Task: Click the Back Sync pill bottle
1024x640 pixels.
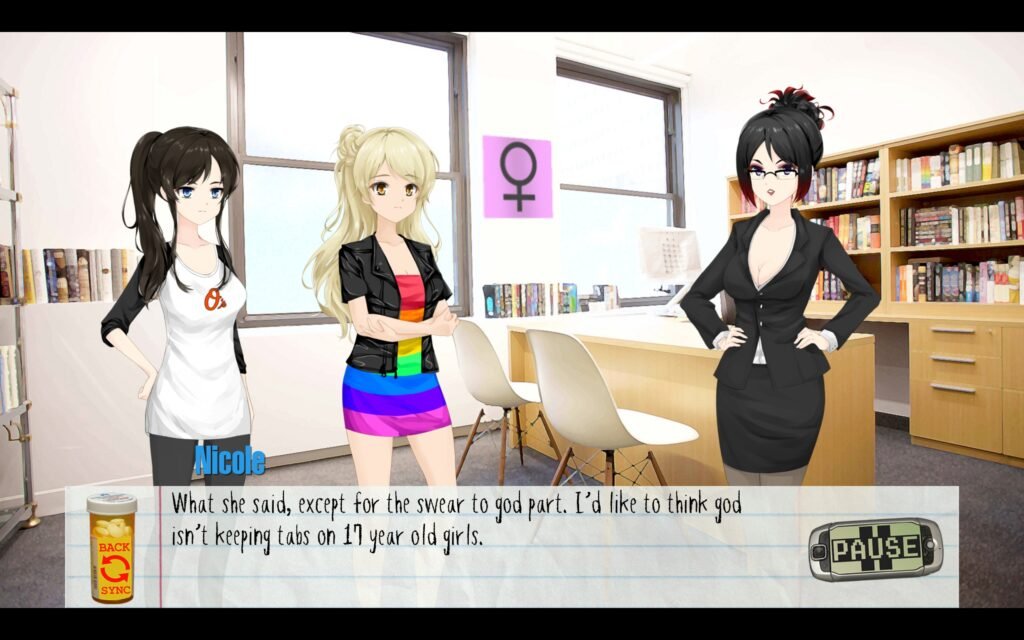Action: click(x=111, y=548)
